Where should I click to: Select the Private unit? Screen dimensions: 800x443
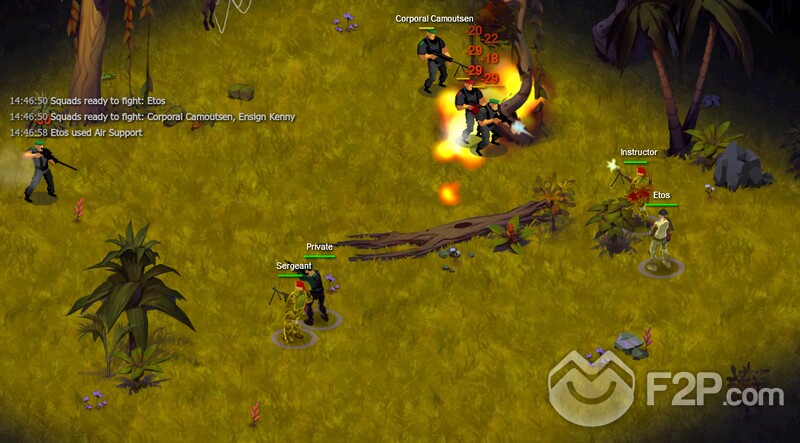point(319,294)
